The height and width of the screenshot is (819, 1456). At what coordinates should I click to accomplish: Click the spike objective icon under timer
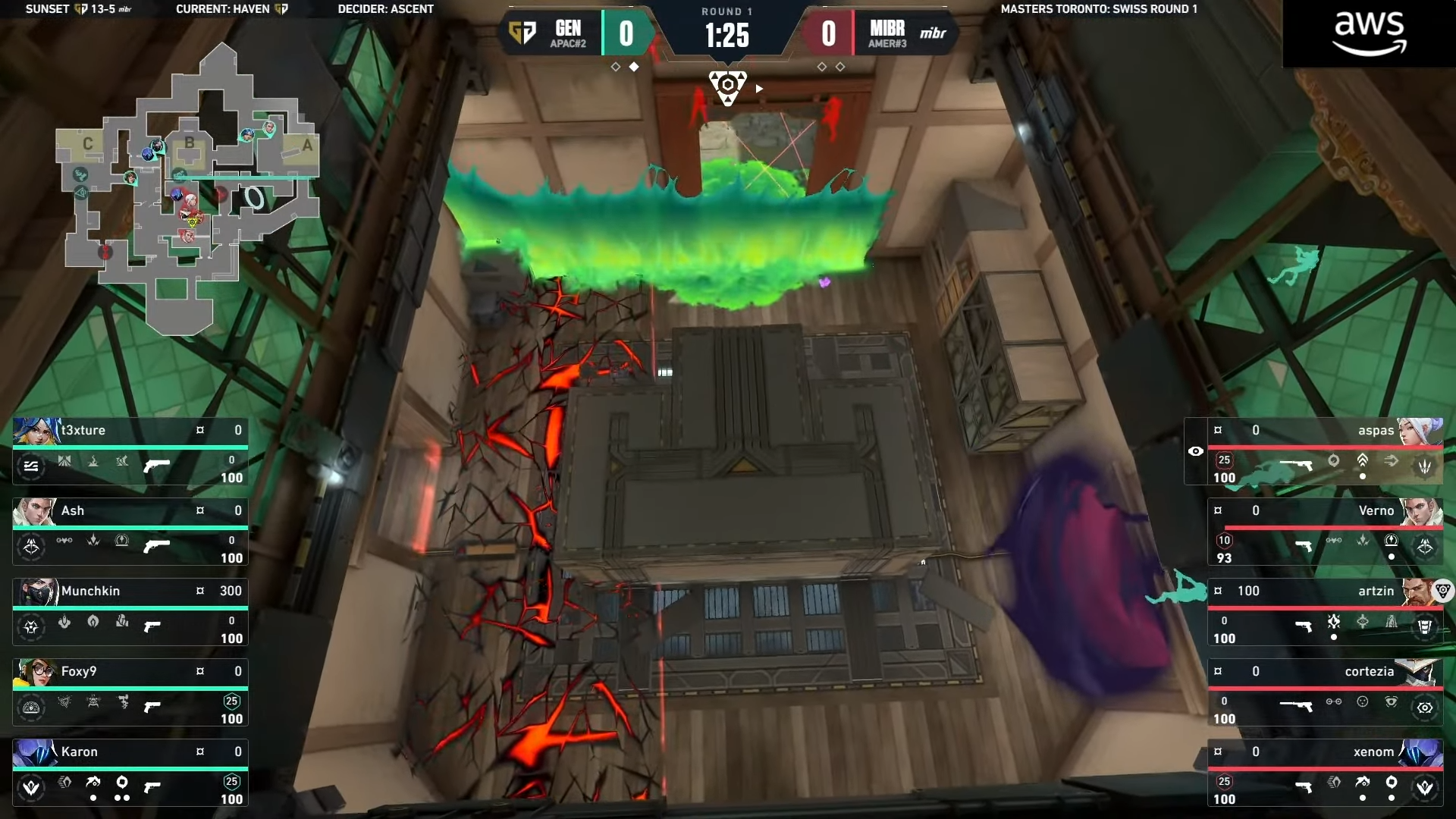tap(727, 86)
